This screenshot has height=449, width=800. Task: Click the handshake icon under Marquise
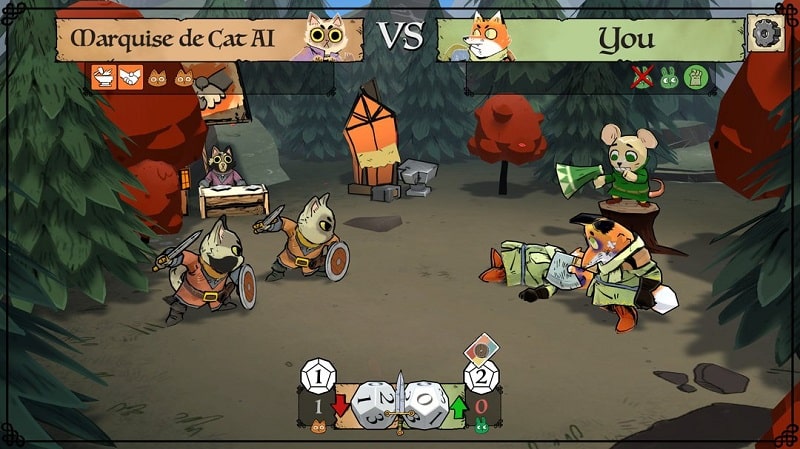(129, 76)
